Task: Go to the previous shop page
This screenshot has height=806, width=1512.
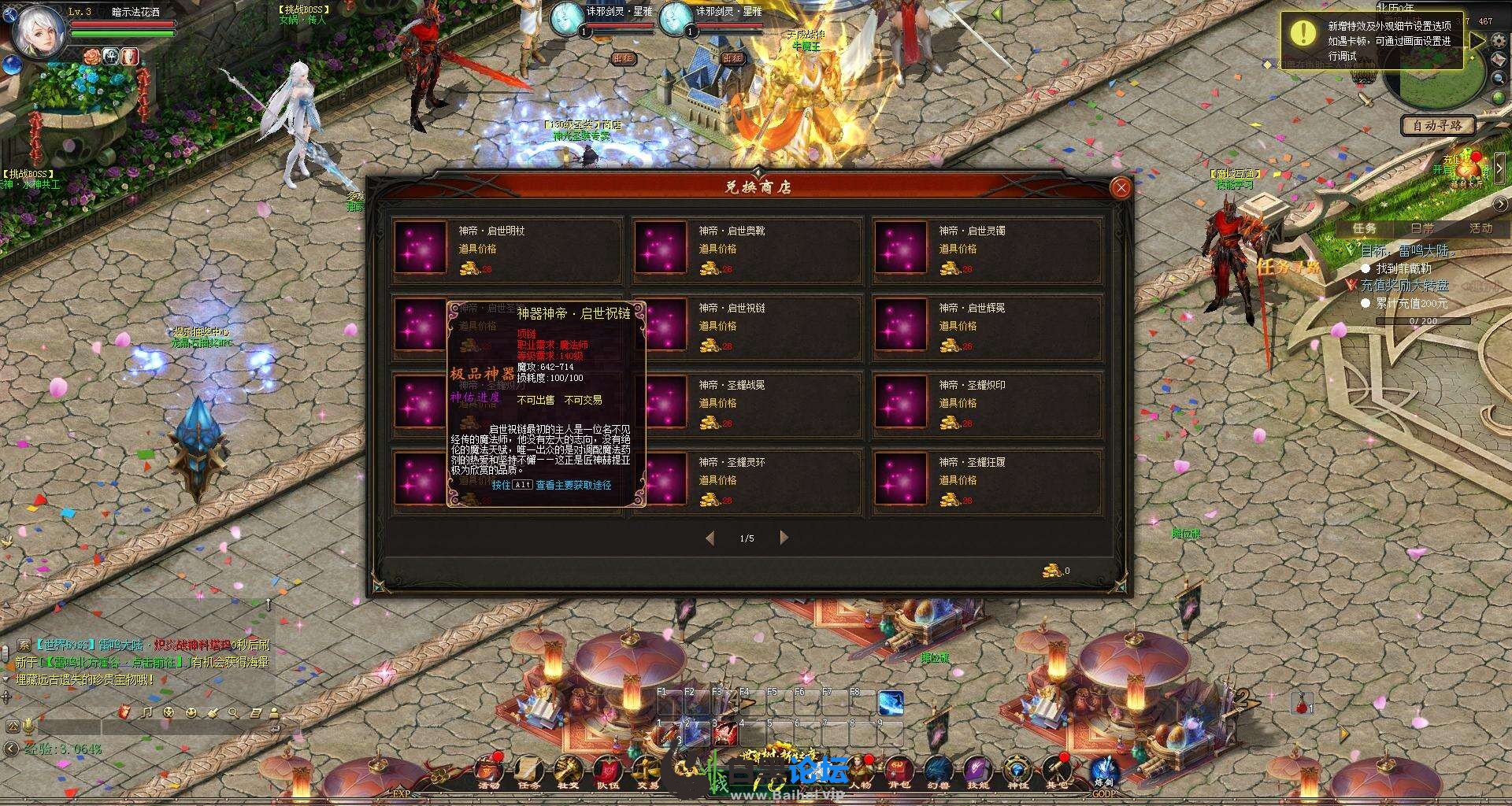Action: point(710,538)
